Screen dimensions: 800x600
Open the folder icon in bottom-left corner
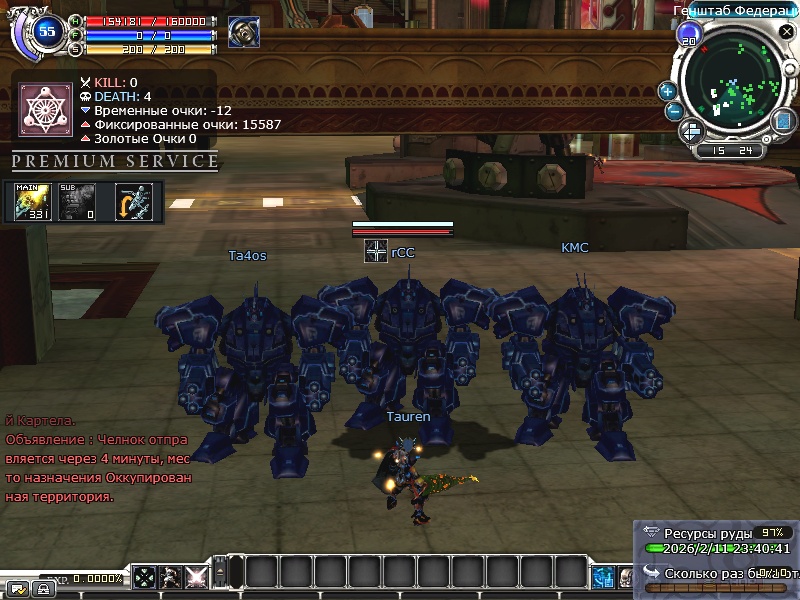[17, 588]
